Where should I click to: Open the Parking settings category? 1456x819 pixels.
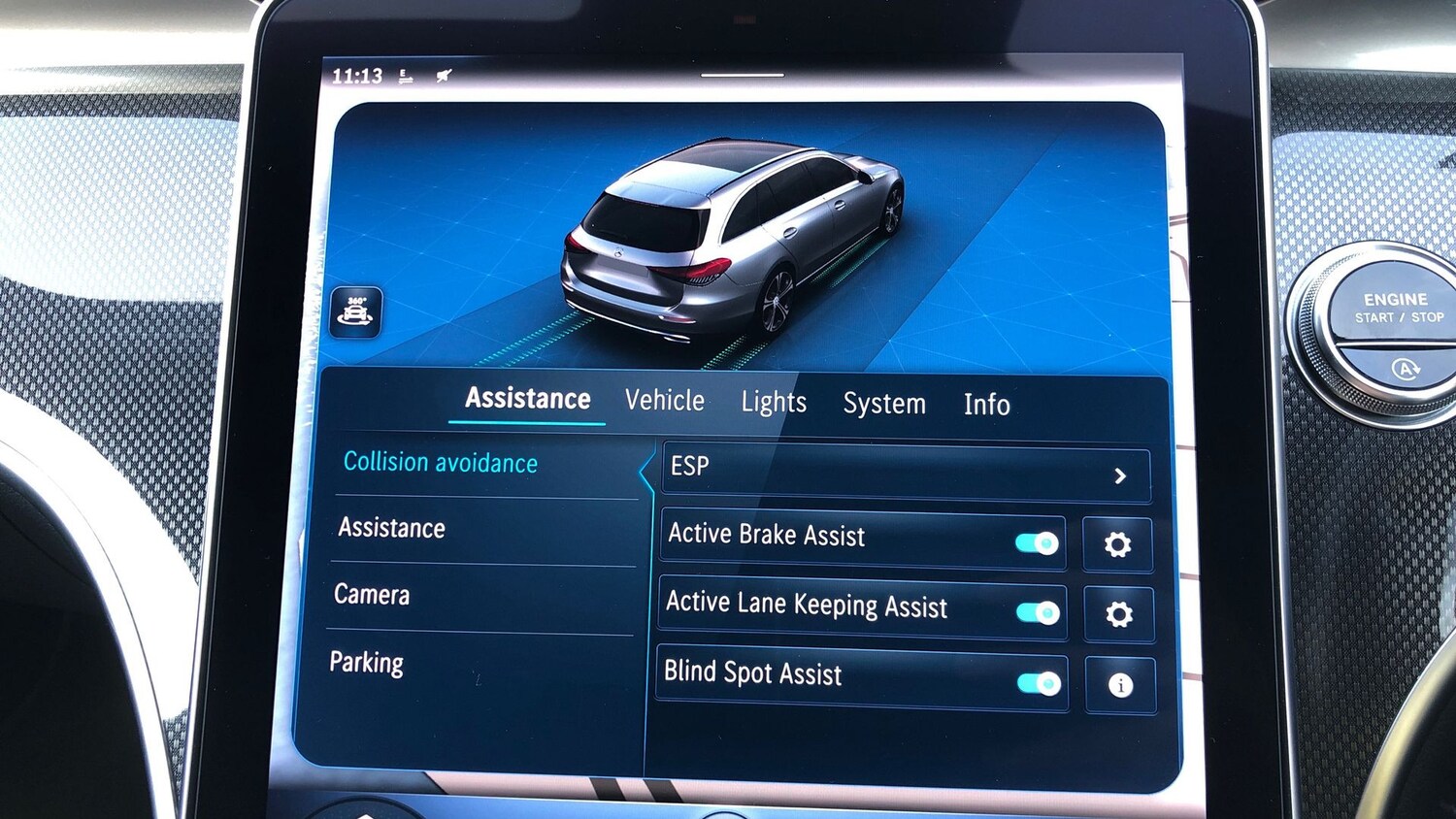click(367, 662)
